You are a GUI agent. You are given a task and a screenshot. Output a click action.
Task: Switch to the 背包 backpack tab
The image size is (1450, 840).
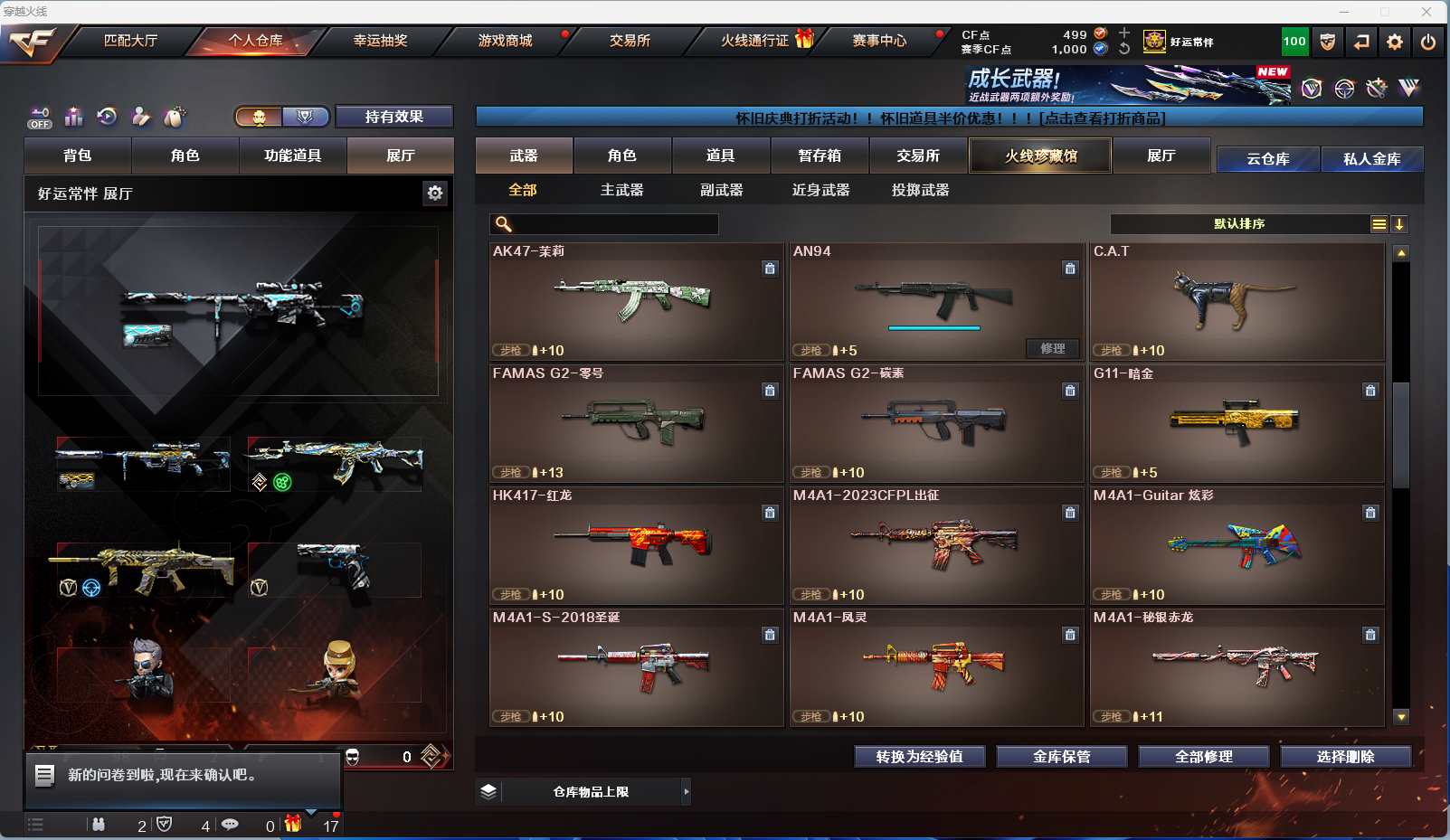point(78,156)
